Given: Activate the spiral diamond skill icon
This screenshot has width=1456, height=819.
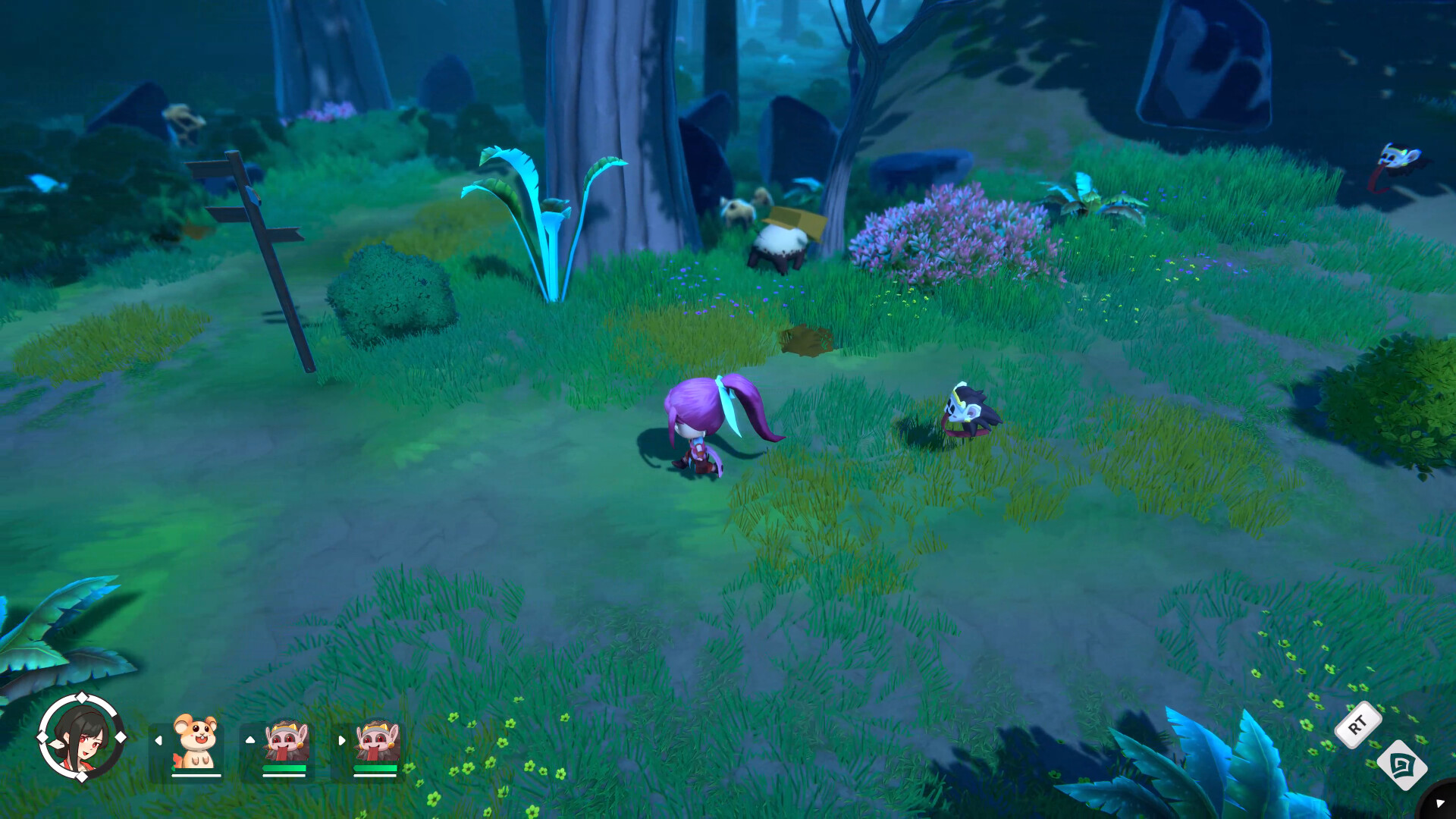Looking at the screenshot, I should [x=1401, y=765].
